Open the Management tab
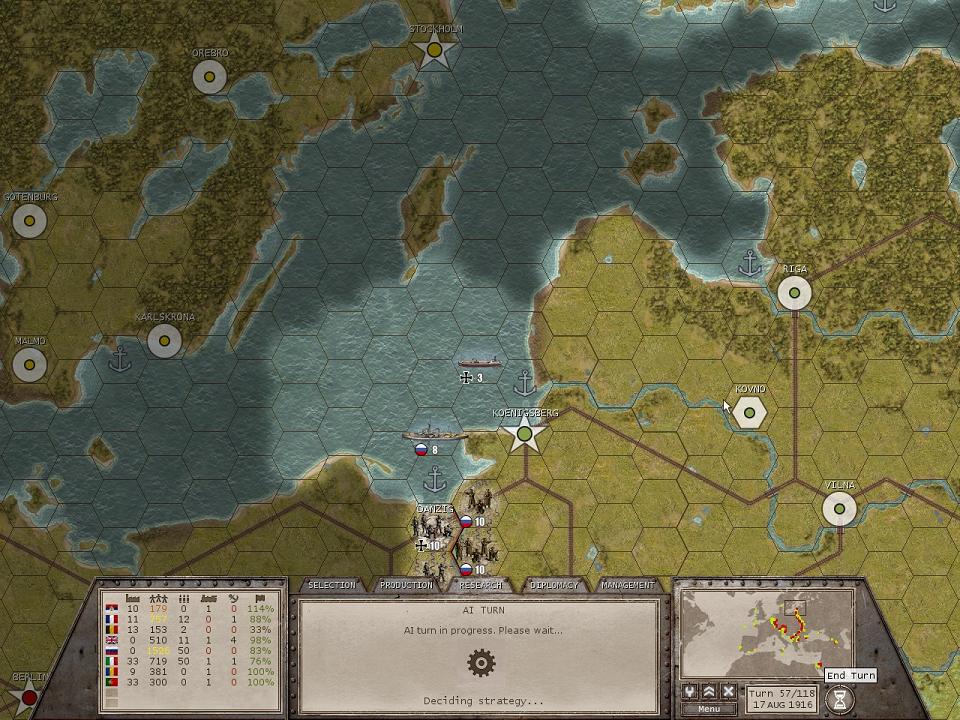 click(628, 585)
